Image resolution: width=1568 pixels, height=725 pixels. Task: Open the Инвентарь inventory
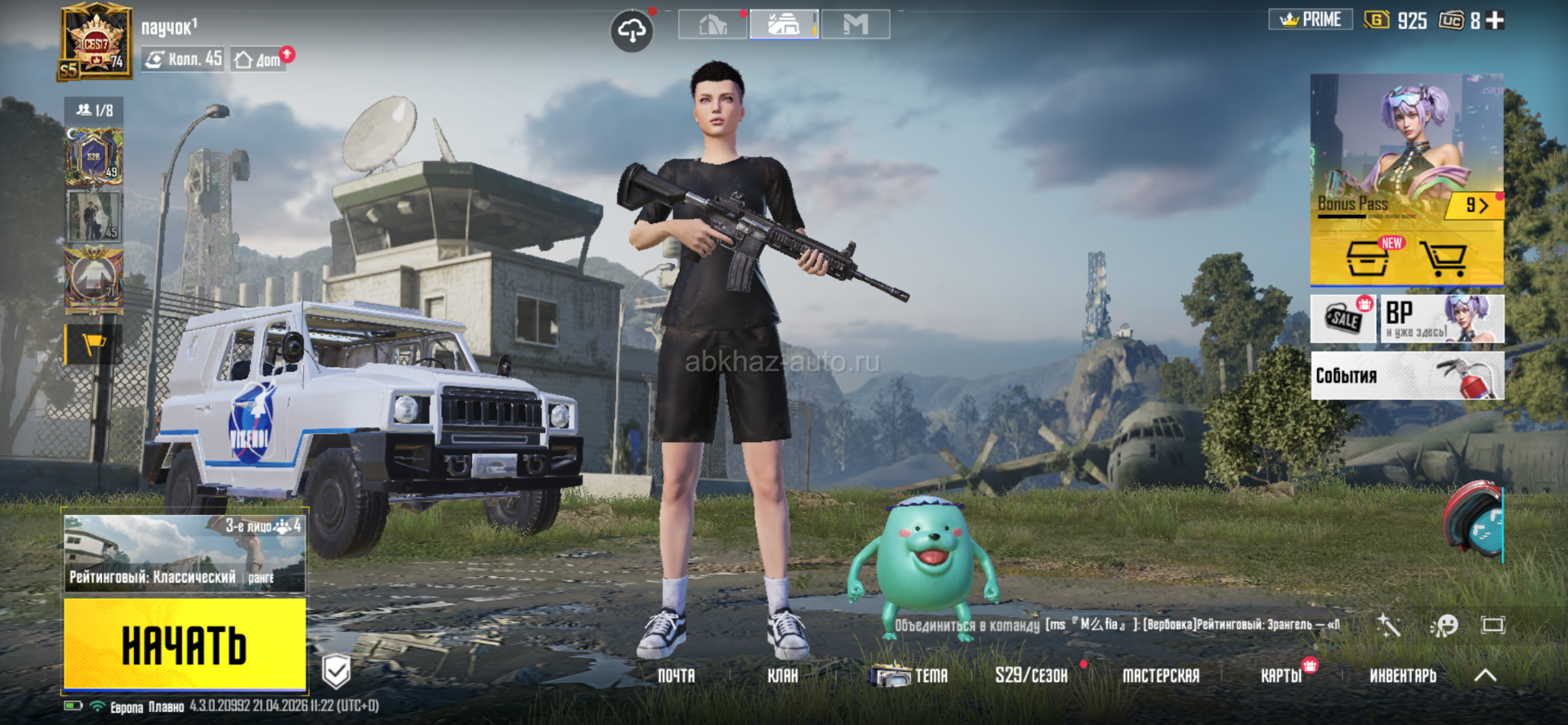click(1402, 676)
